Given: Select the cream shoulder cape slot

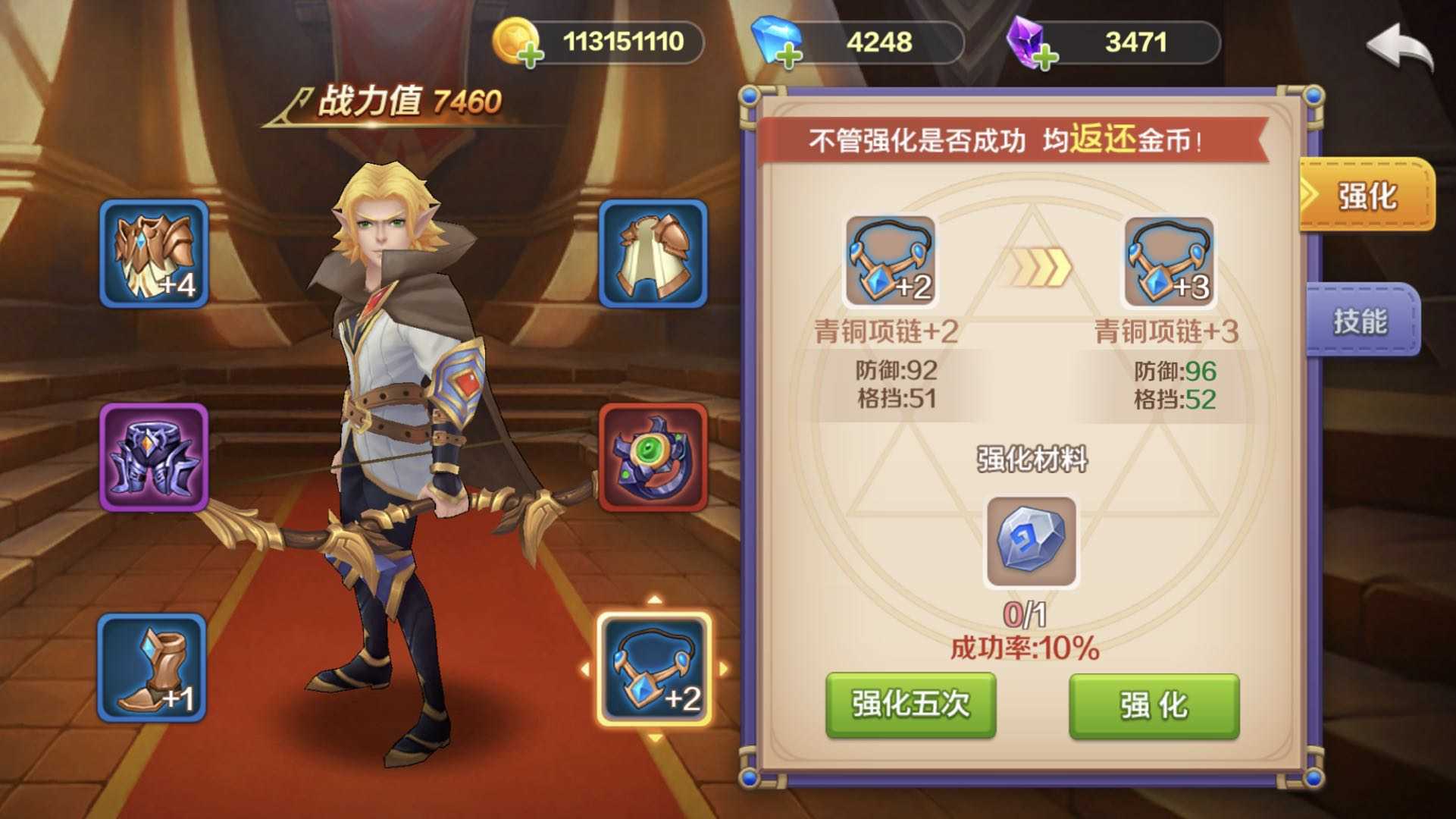Looking at the screenshot, I should 653,254.
